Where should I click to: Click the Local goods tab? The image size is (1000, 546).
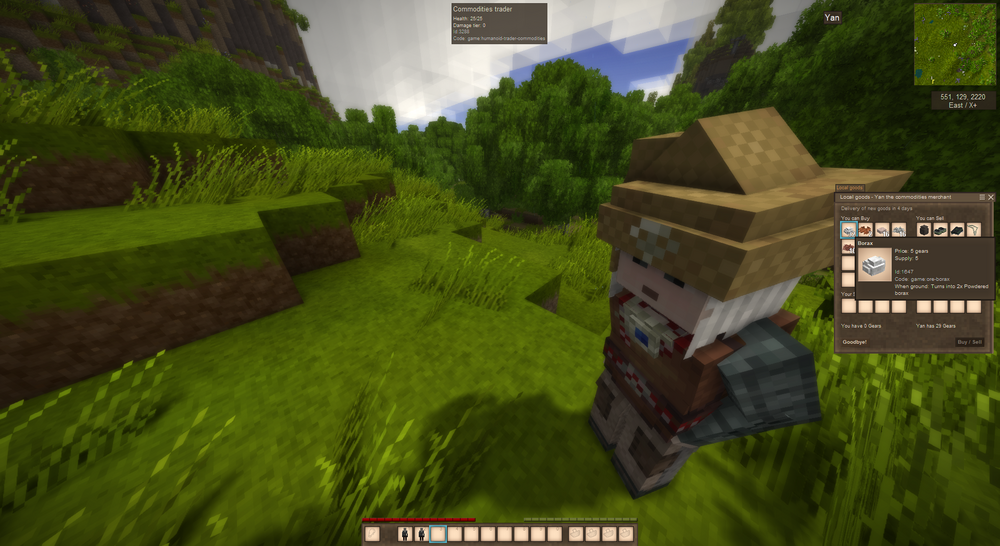[x=849, y=187]
